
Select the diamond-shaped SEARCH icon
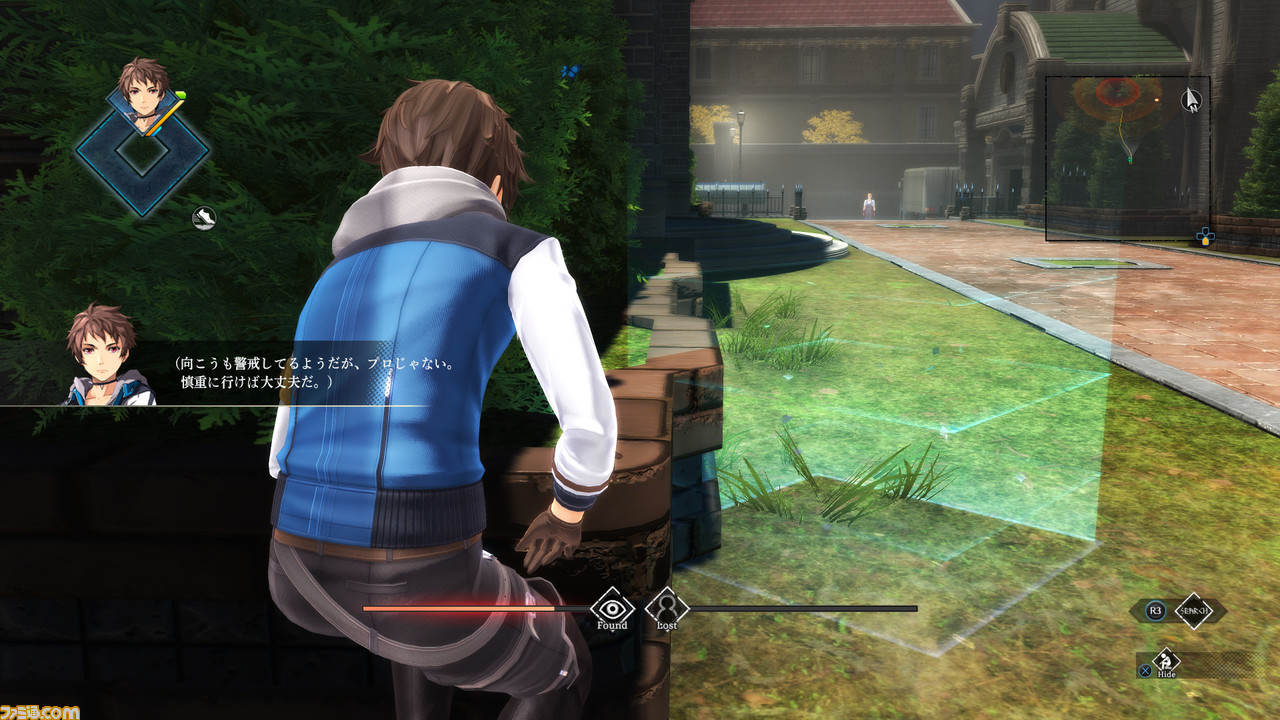click(1196, 611)
